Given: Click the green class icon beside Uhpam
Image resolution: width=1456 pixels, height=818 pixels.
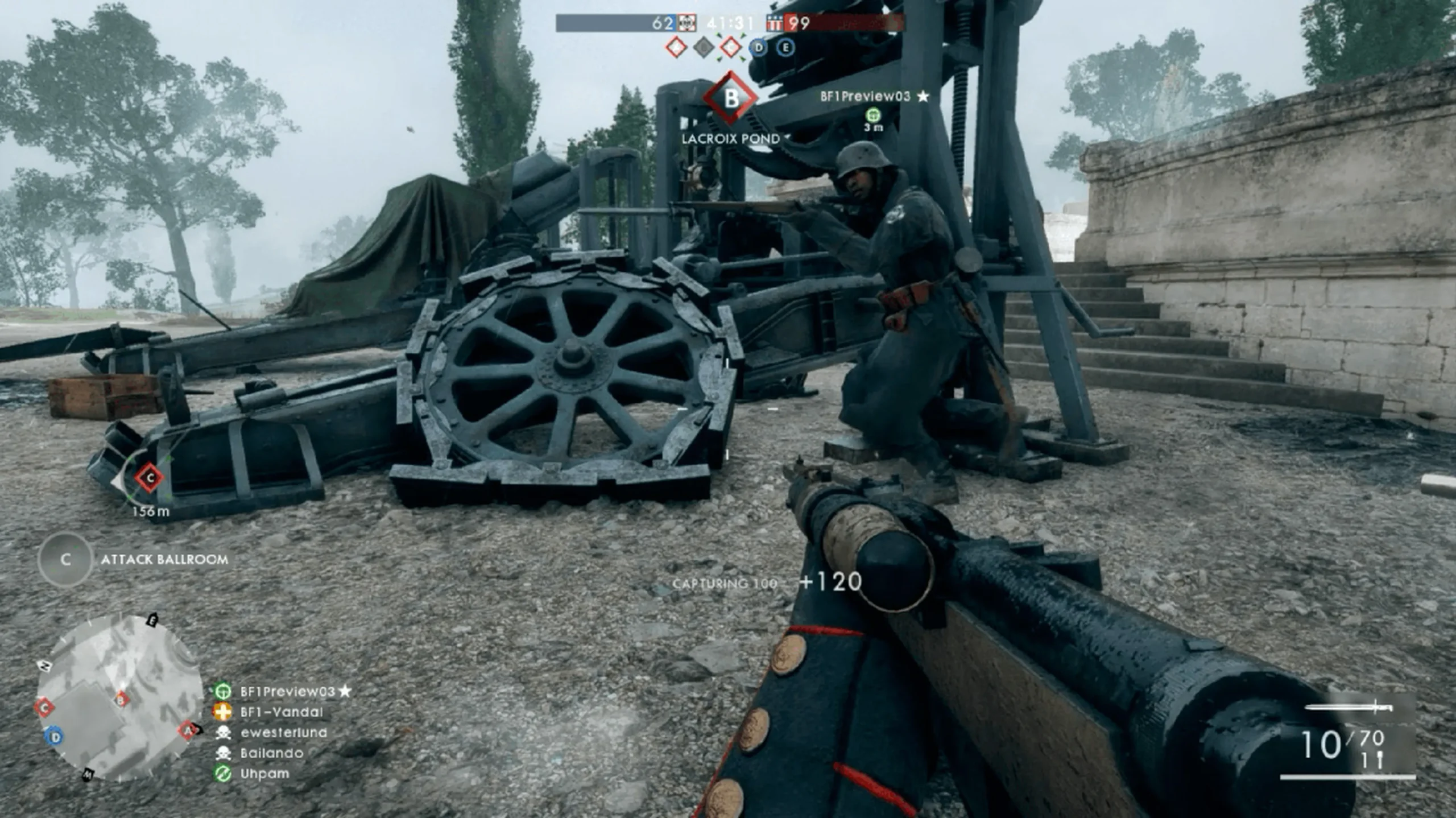Looking at the screenshot, I should [x=223, y=774].
